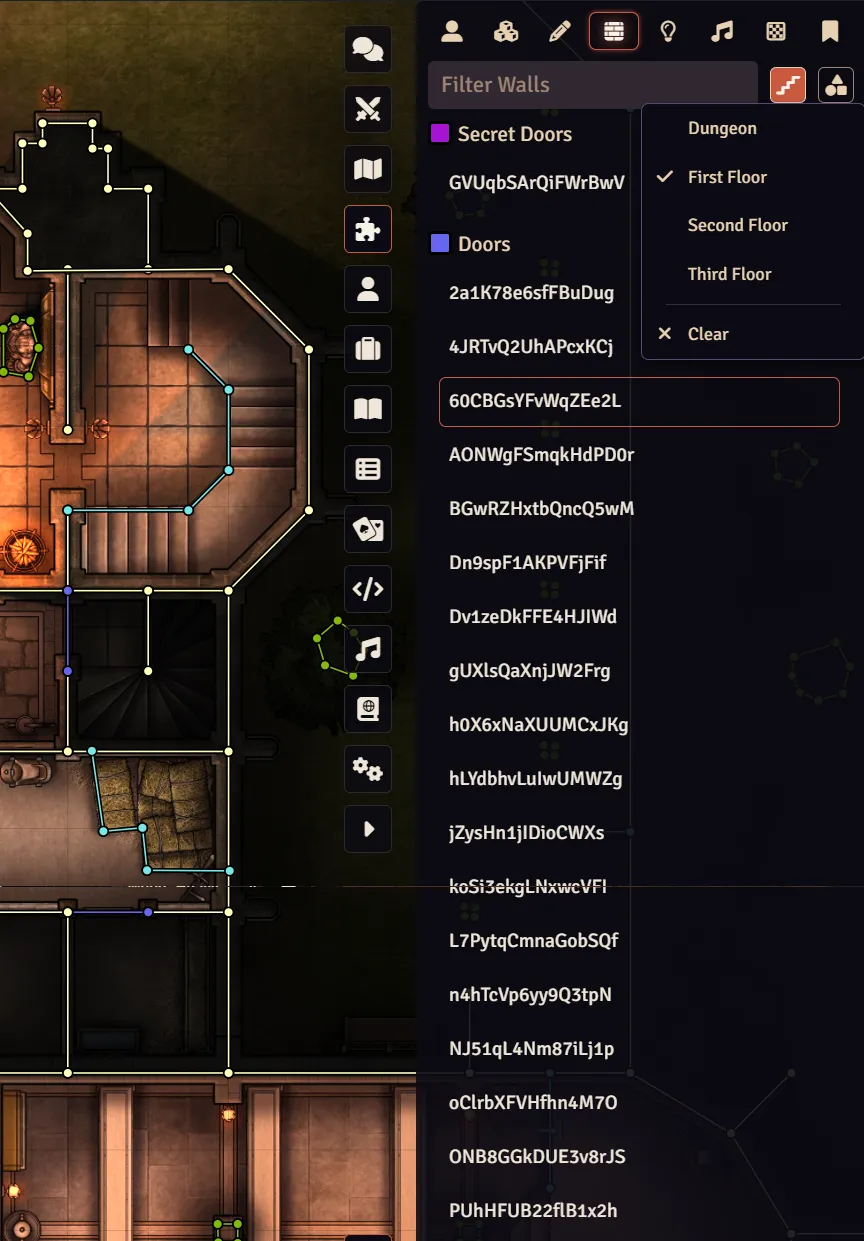This screenshot has height=1241, width=864.
Task: Type in the Filter Walls field
Action: click(592, 85)
